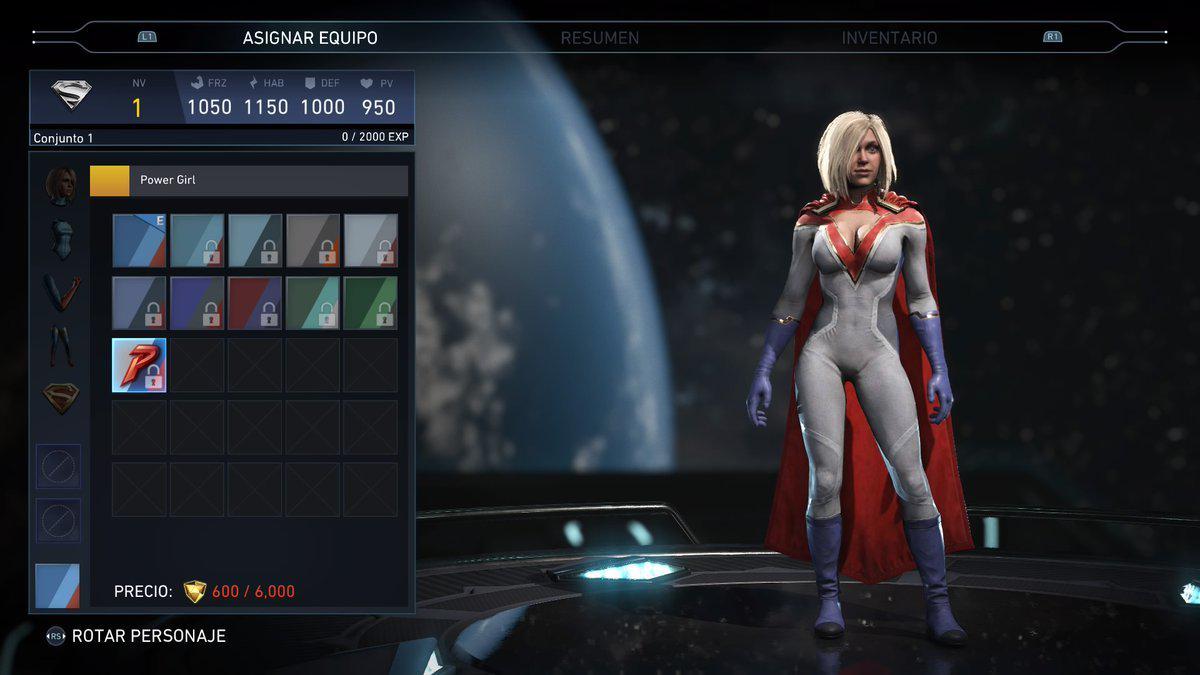This screenshot has height=675, width=1200.
Task: Pick the locked green and teal shader
Action: tap(313, 302)
